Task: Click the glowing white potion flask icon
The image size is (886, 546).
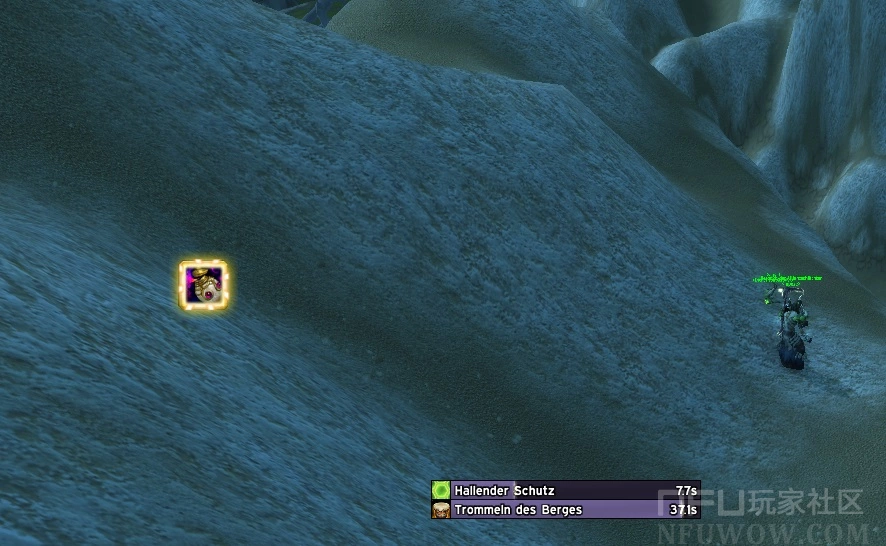Action: 204,285
